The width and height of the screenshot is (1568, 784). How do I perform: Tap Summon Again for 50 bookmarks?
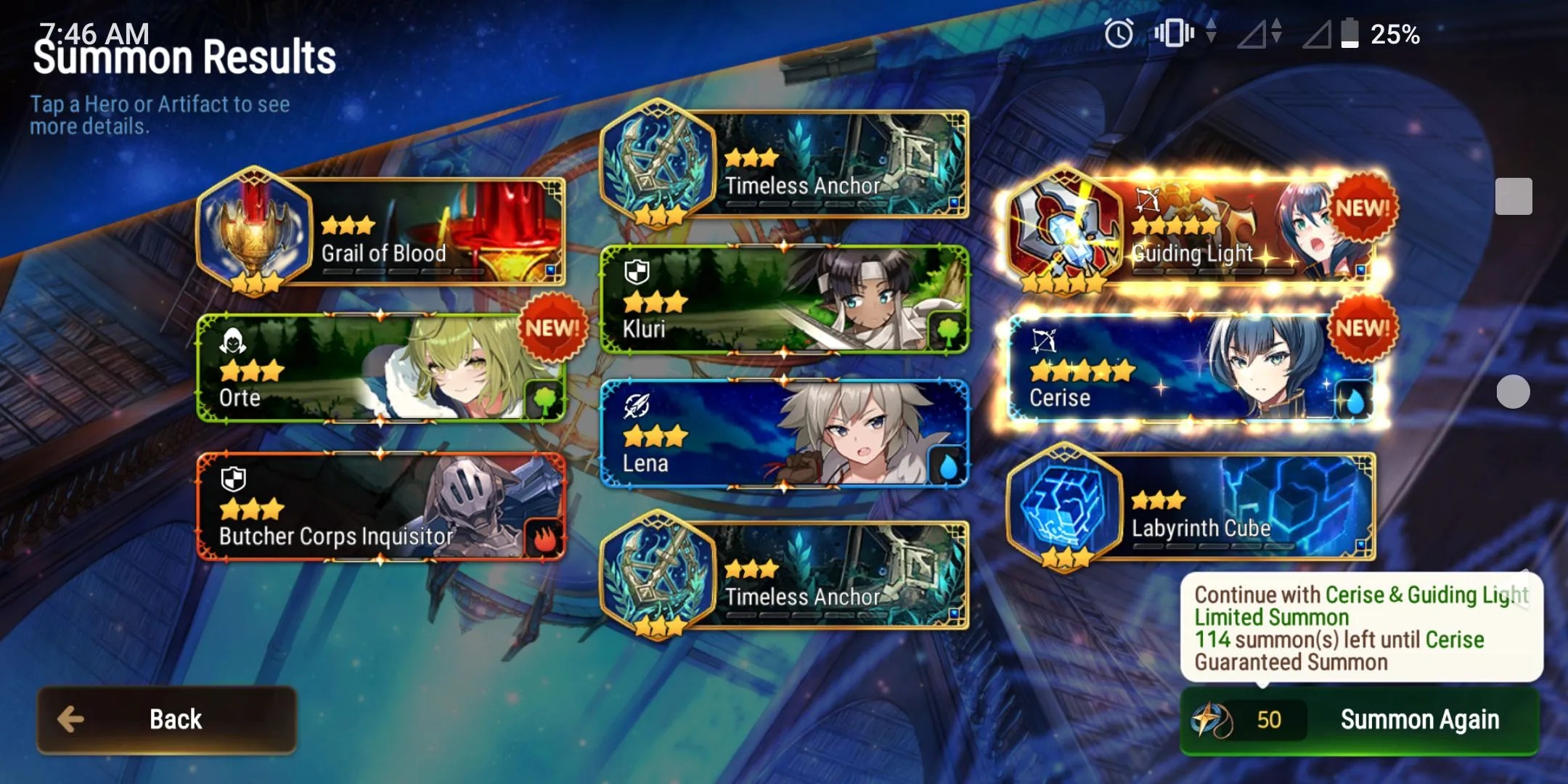coord(1359,720)
